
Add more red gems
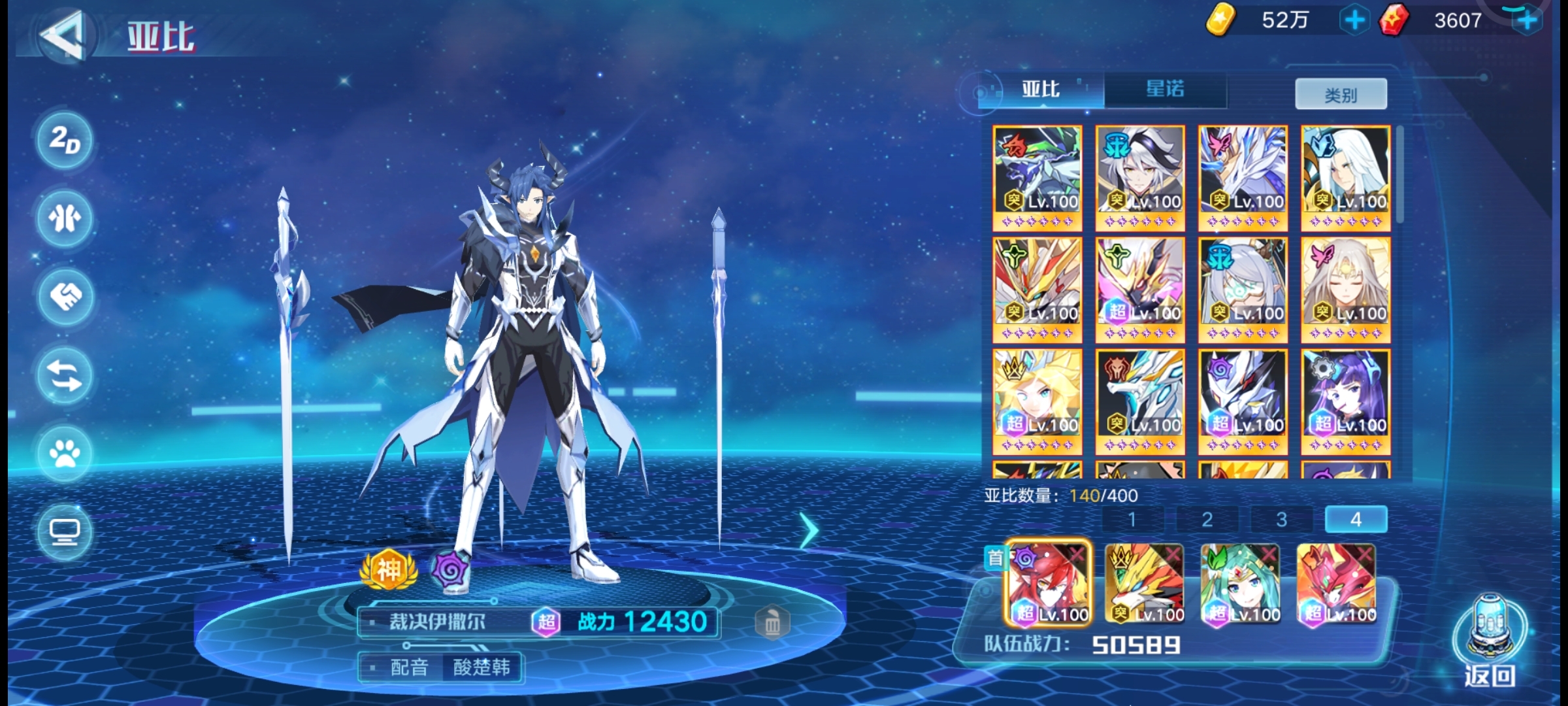coord(1527,21)
